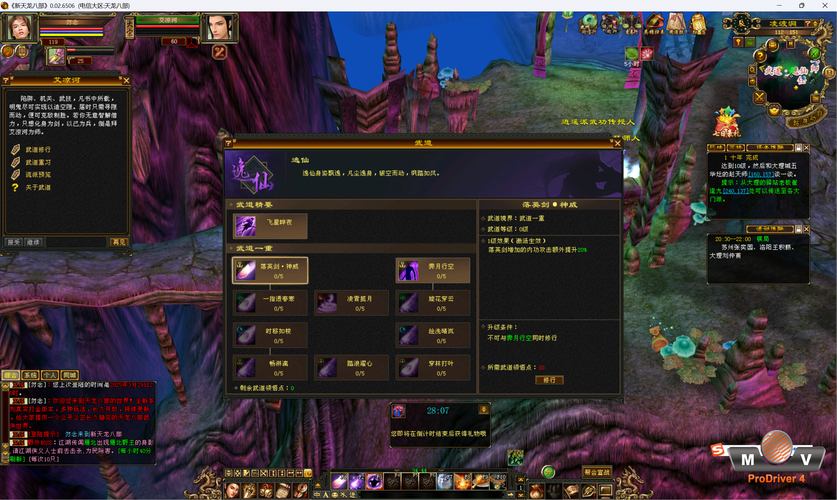Switch to the 系统 chat tab

31,374
